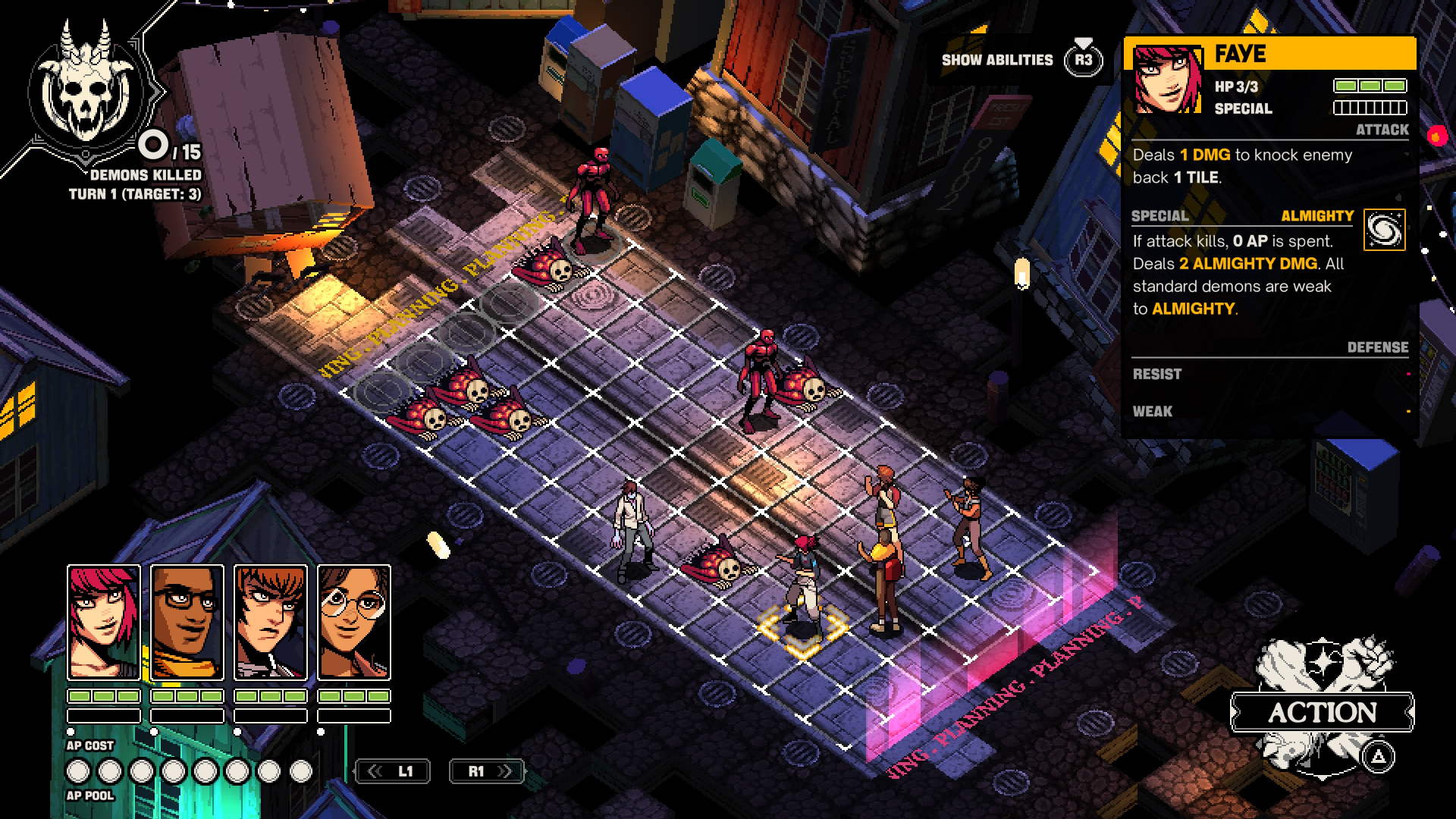Click the ACTION button
Screen dimensions: 1456x819
point(1323,712)
